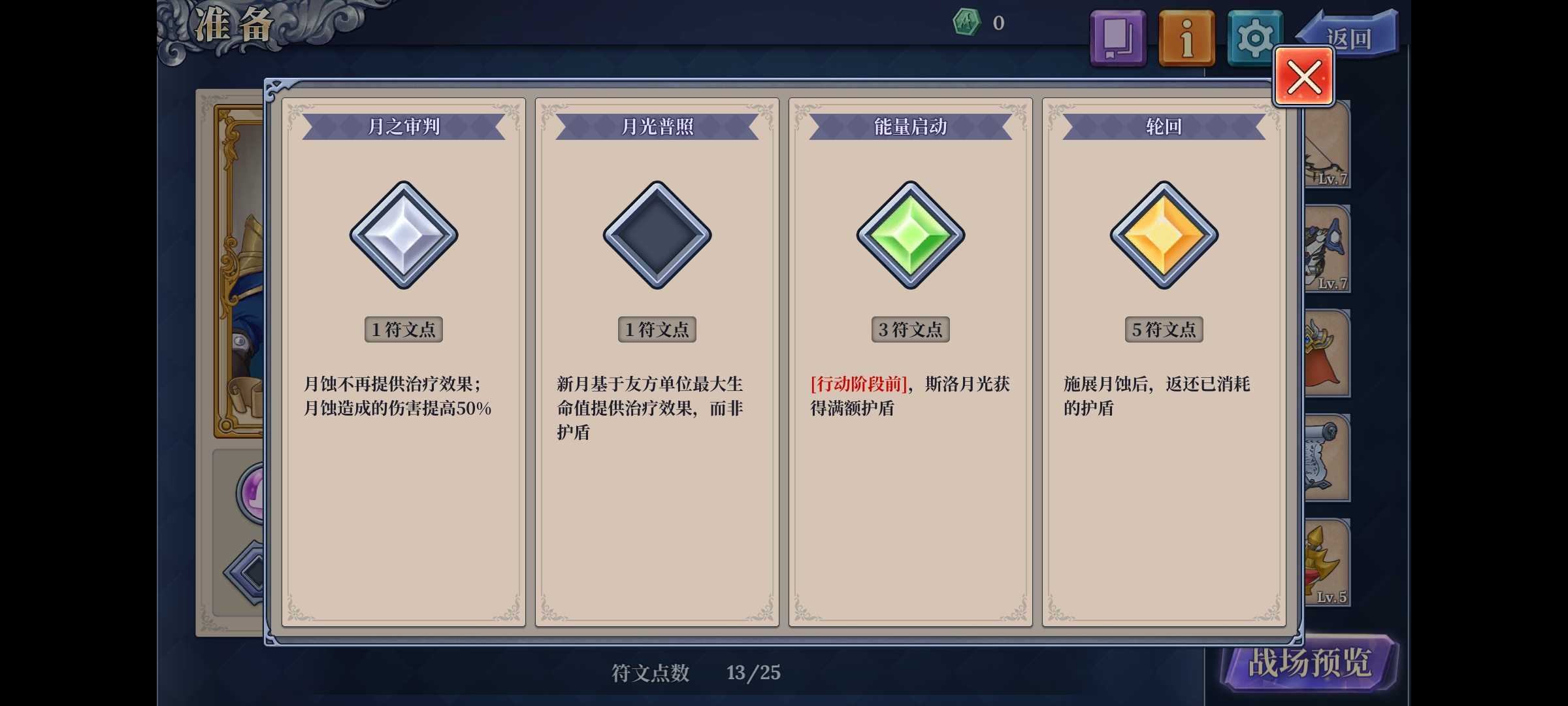Select the 月光普照 card banner

(656, 126)
